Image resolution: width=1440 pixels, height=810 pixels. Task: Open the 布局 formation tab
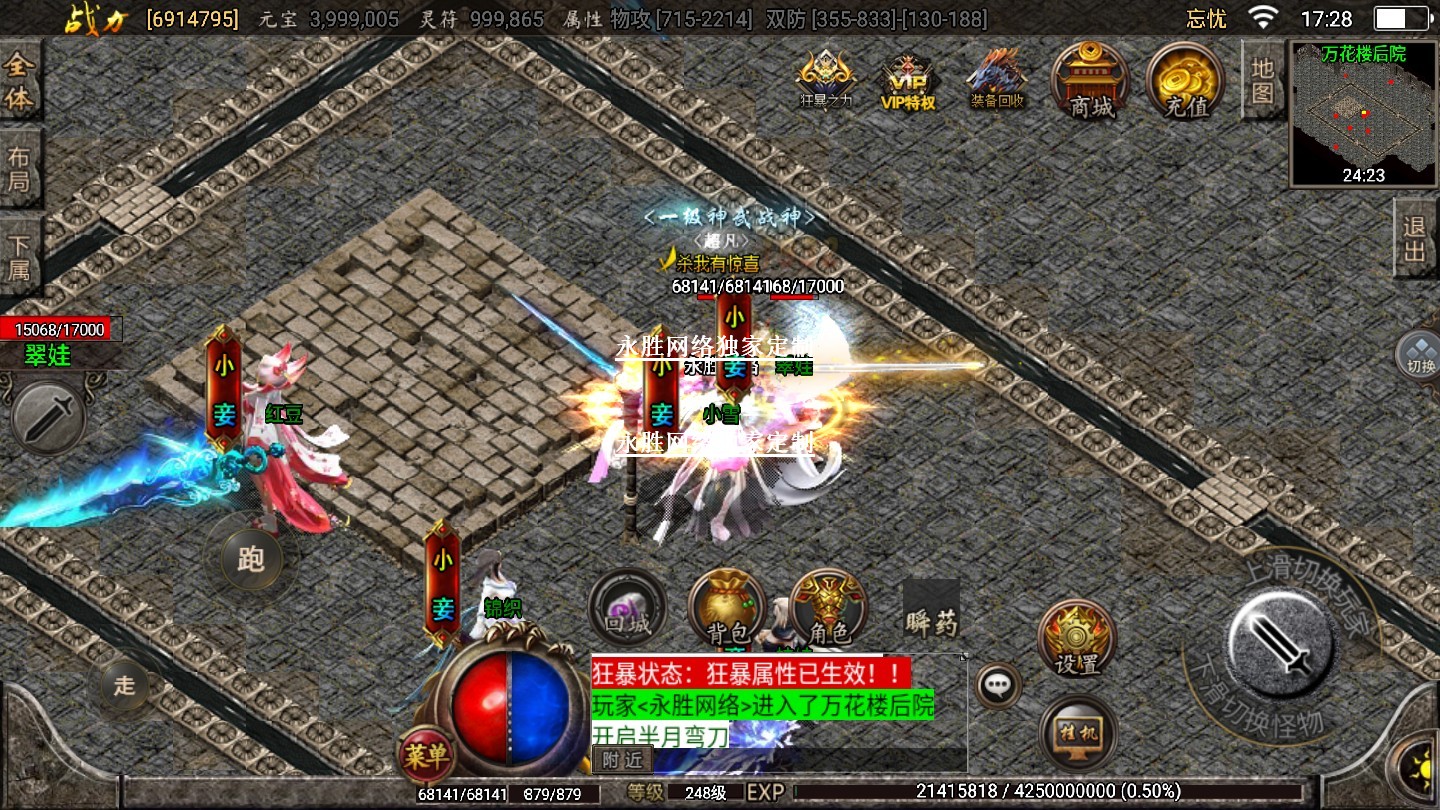click(x=20, y=169)
